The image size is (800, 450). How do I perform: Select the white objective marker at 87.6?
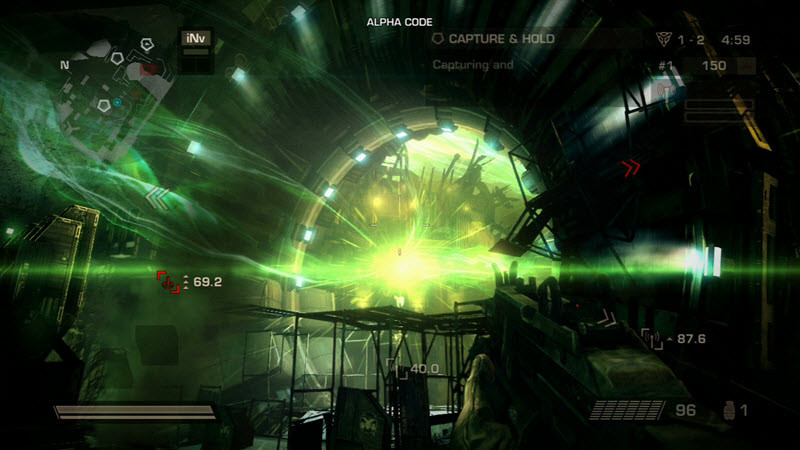pos(652,339)
